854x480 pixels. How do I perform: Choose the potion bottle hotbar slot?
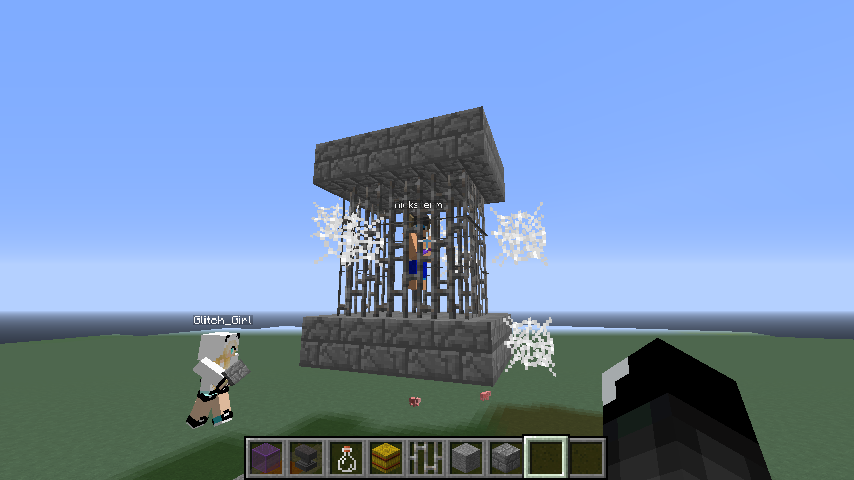[346, 458]
